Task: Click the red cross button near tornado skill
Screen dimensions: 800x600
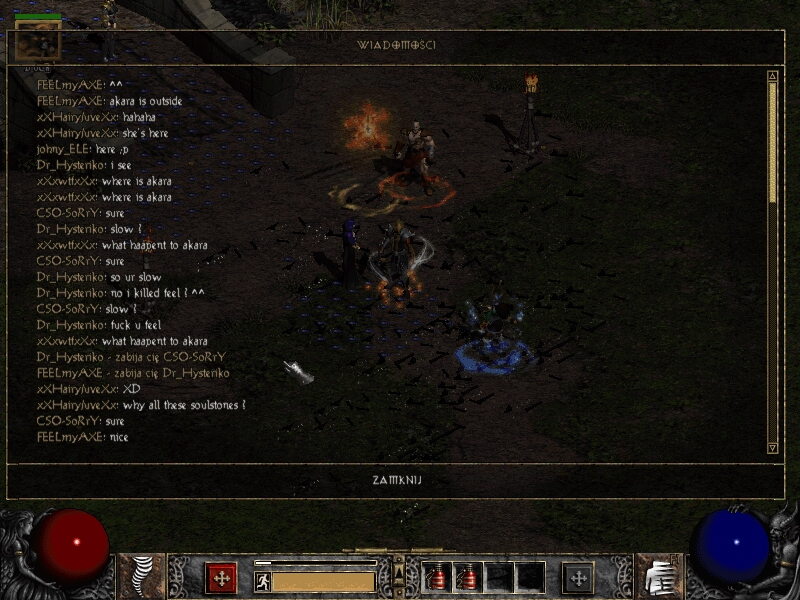Action: 221,578
